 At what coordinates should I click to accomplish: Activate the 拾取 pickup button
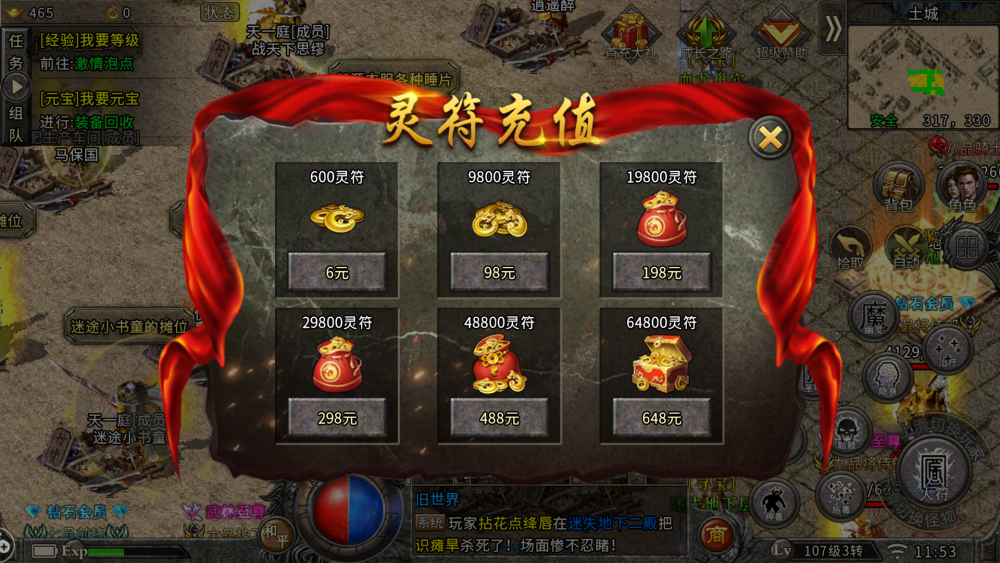(849, 246)
